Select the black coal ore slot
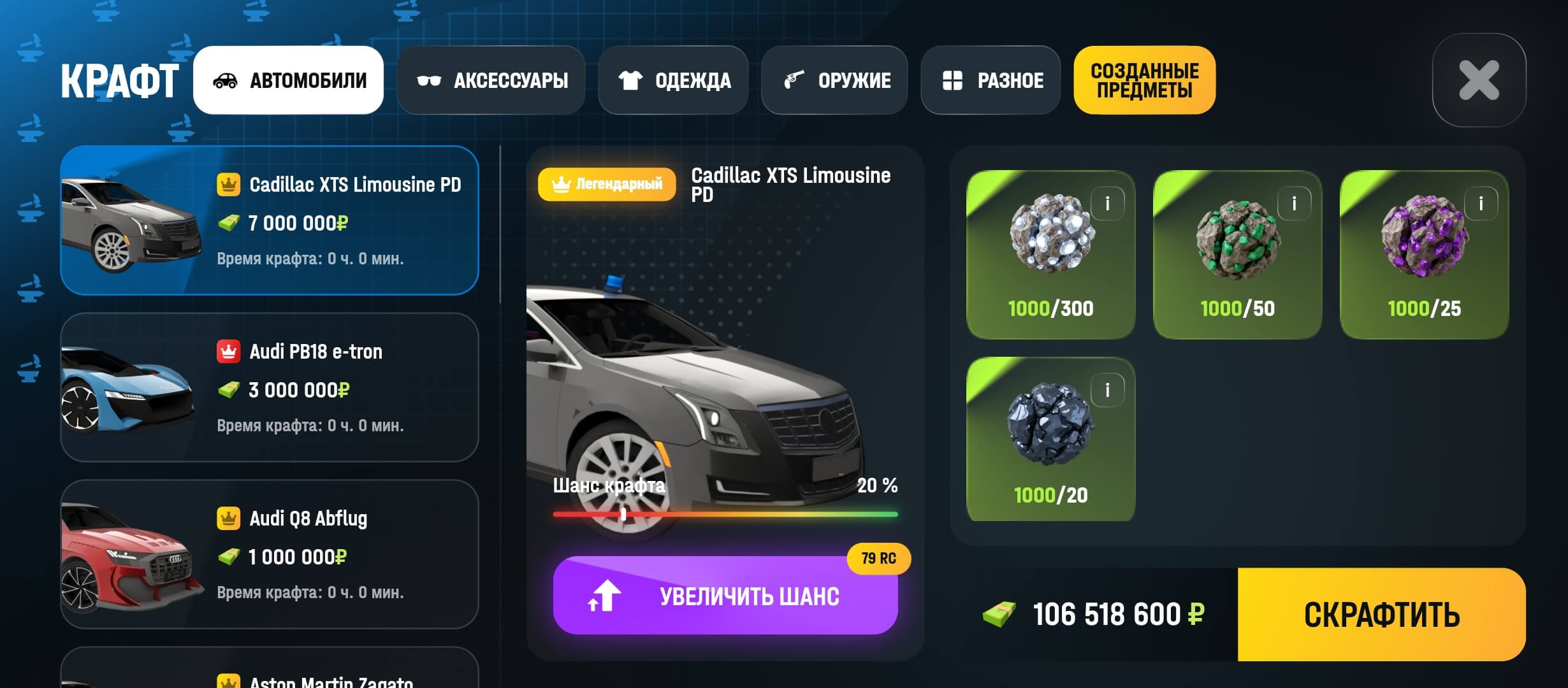 tap(1050, 440)
